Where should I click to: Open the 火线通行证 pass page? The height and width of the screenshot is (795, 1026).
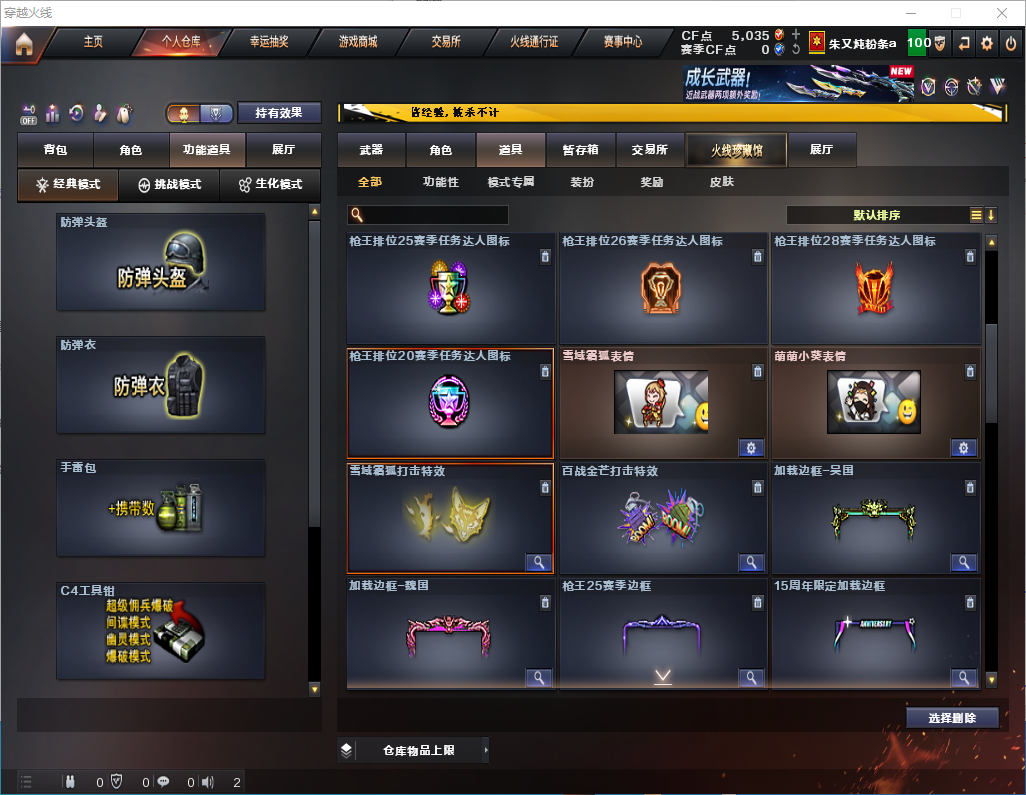pos(534,42)
